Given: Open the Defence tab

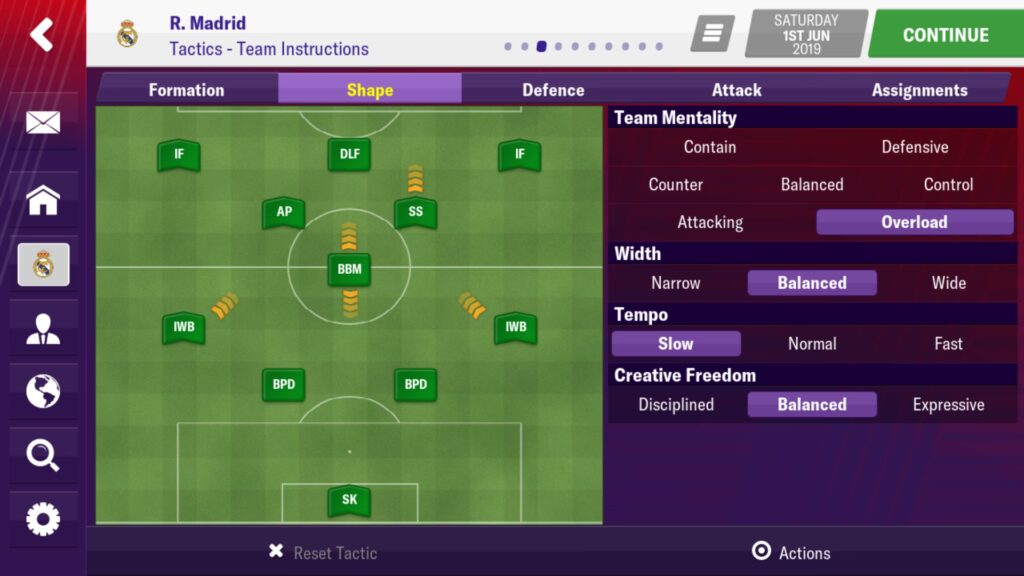Looking at the screenshot, I should pos(553,90).
